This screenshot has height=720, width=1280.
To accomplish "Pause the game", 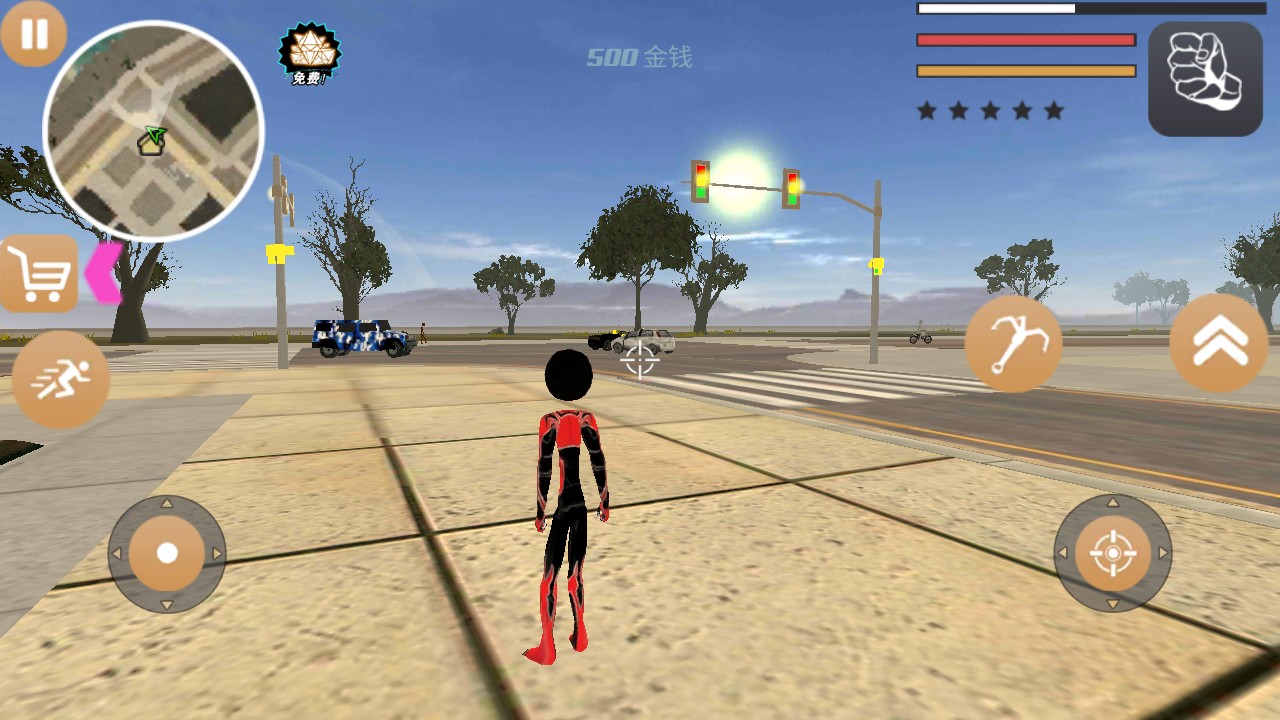I will pos(33,34).
